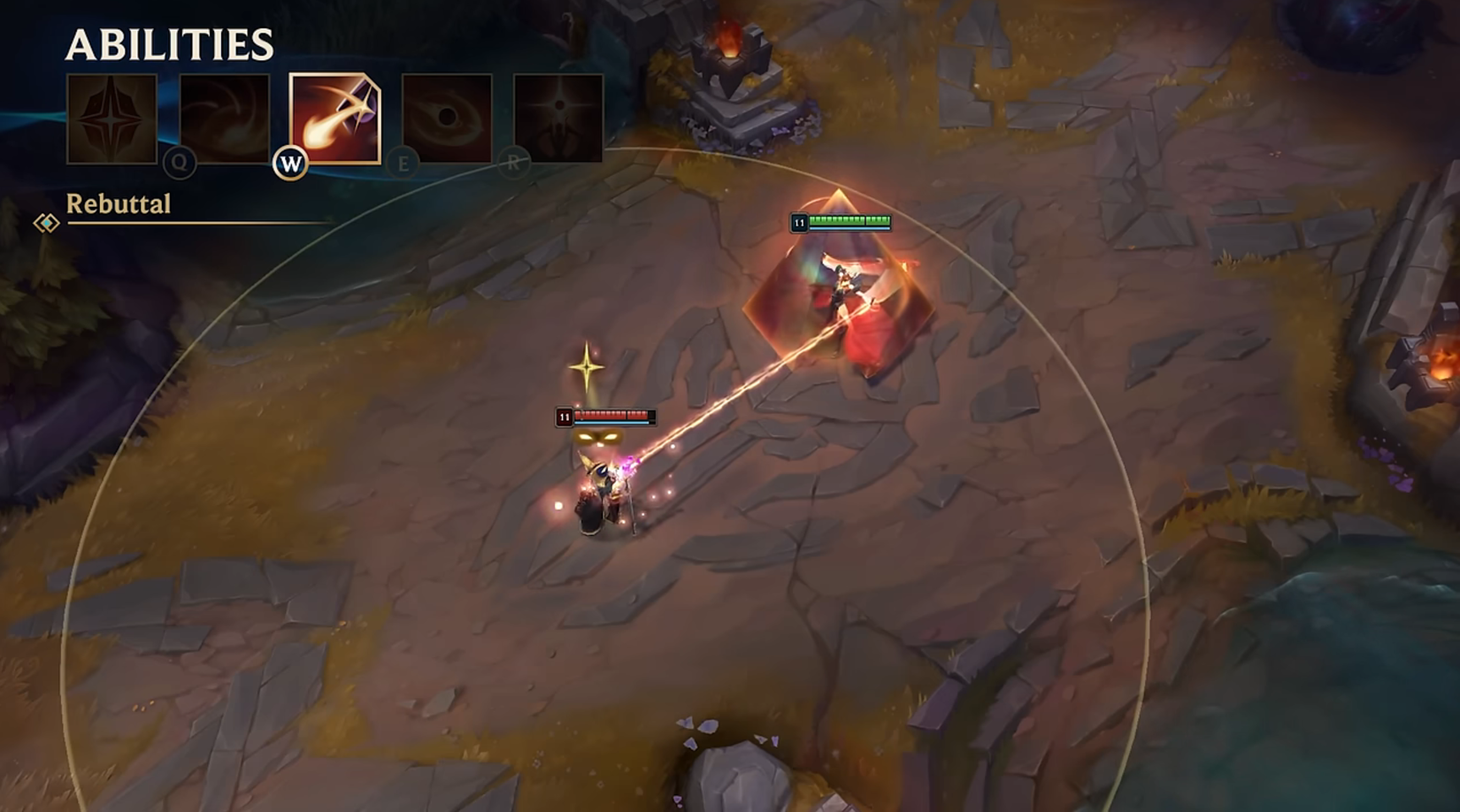The height and width of the screenshot is (812, 1460).
Task: View the highlighted Rebuttal W ability icon
Action: point(334,118)
